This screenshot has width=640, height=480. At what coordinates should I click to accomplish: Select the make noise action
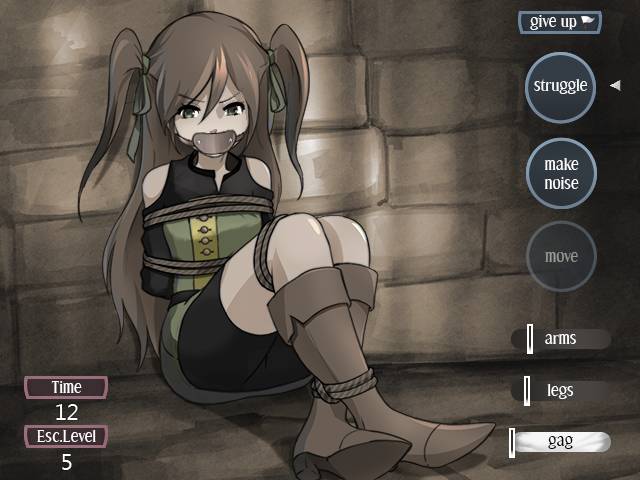click(560, 172)
